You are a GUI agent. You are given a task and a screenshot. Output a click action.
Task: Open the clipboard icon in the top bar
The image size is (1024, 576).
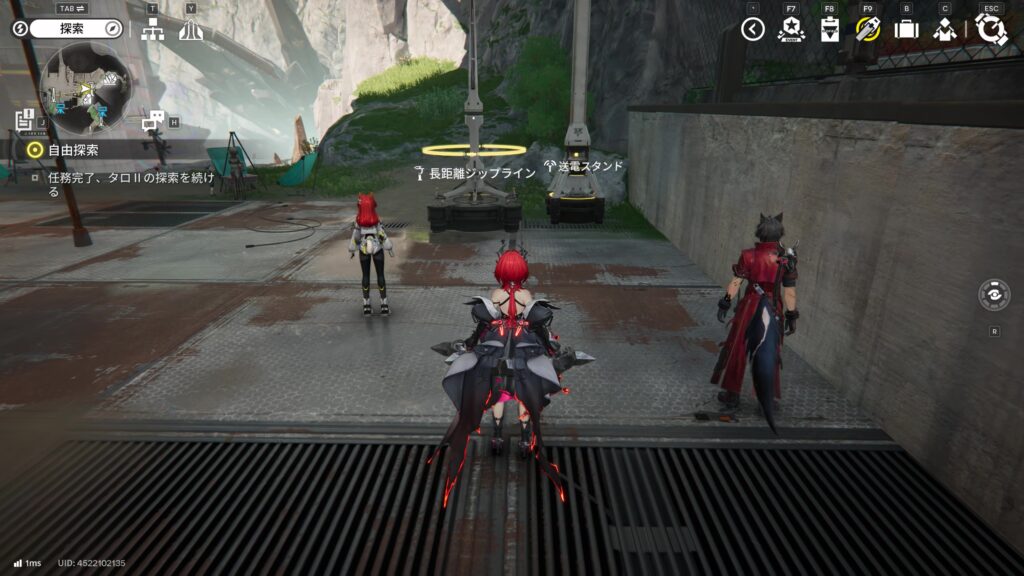pos(829,29)
